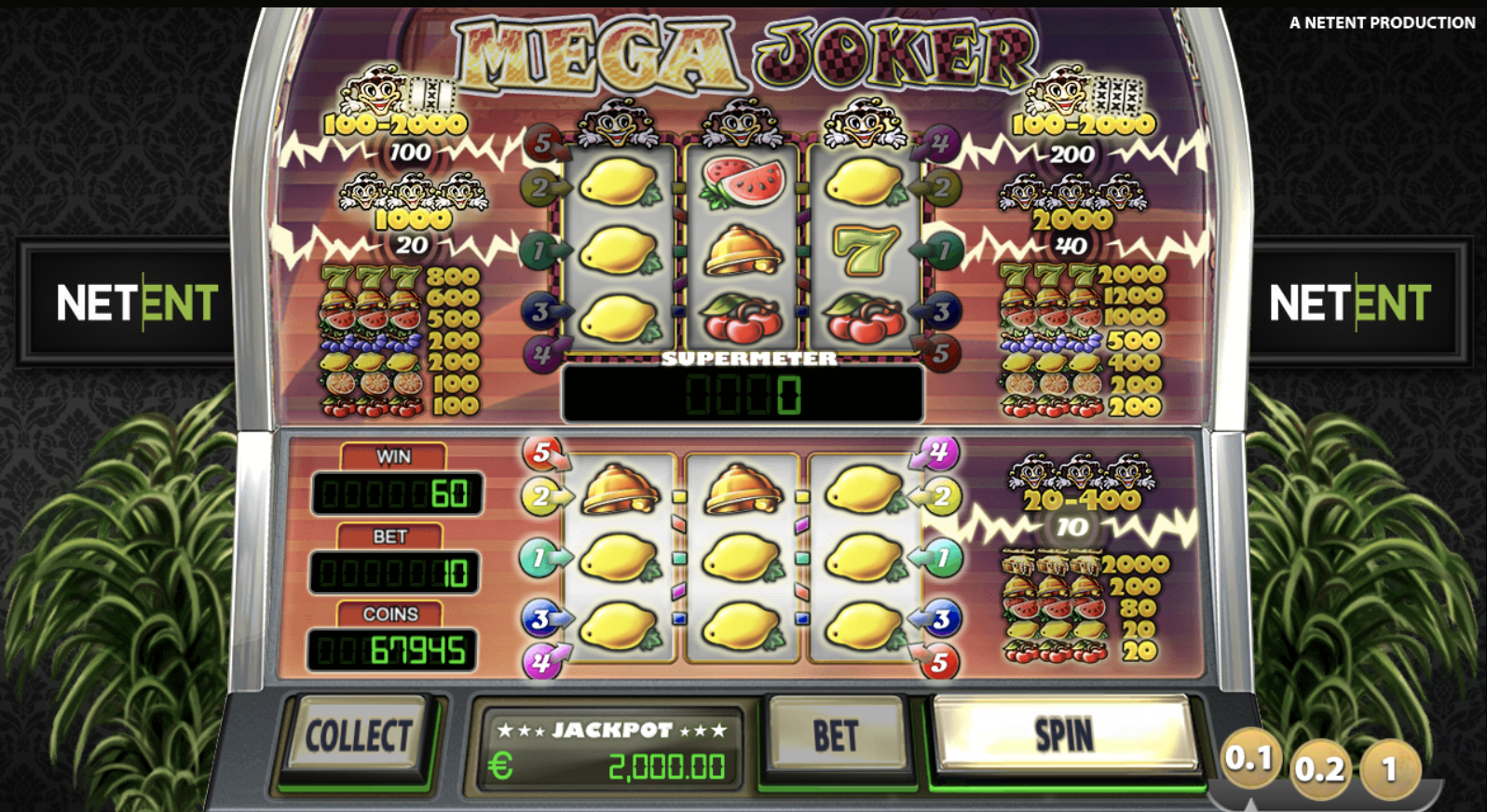
Task: Click the WIN counter showing 60
Action: pyautogui.click(x=396, y=492)
